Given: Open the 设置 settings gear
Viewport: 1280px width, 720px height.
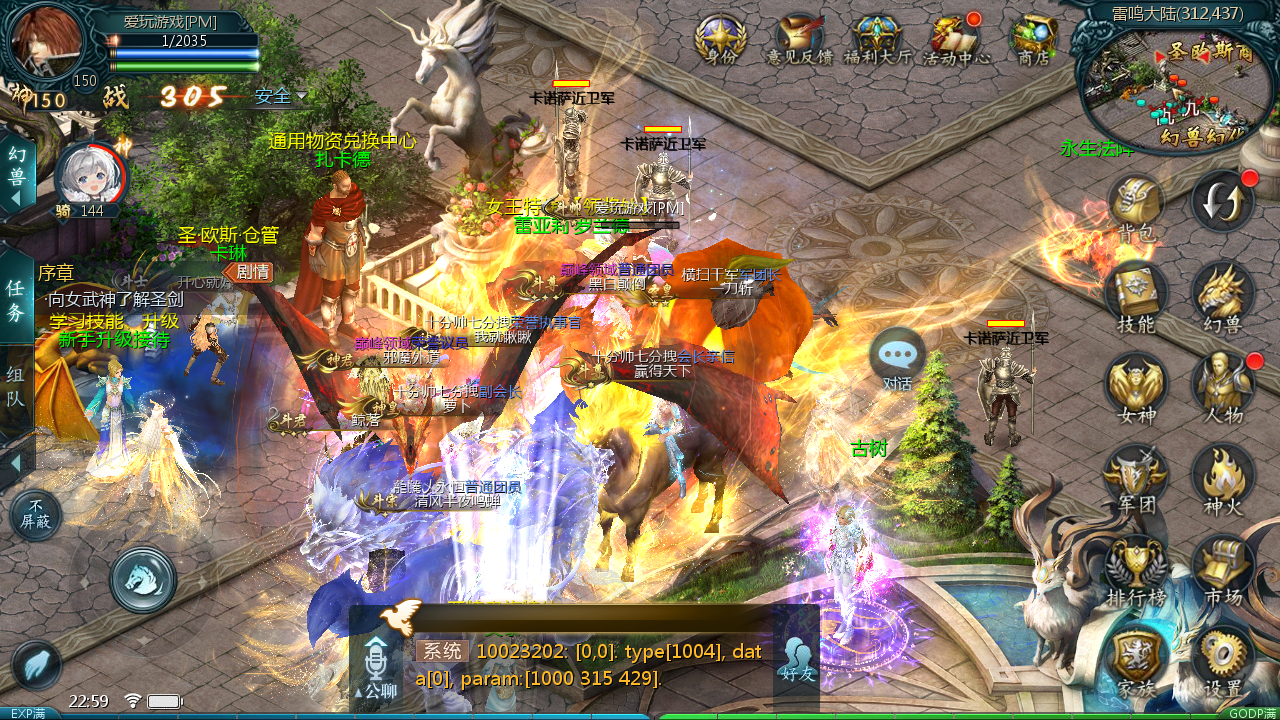Looking at the screenshot, I should 1222,658.
